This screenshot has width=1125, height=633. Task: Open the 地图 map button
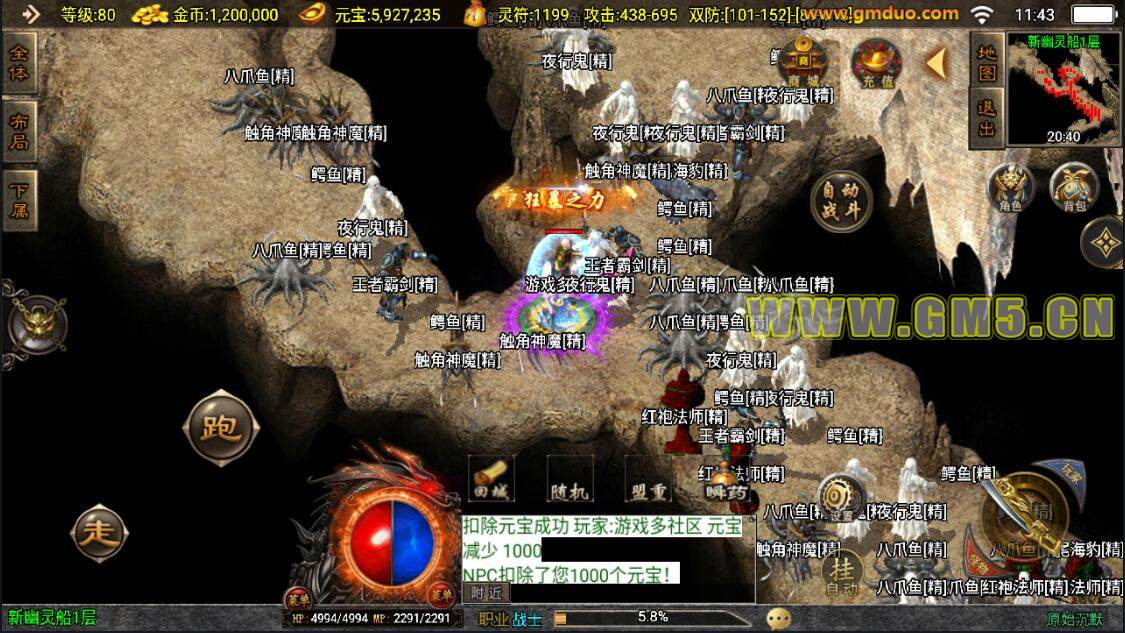[x=987, y=63]
